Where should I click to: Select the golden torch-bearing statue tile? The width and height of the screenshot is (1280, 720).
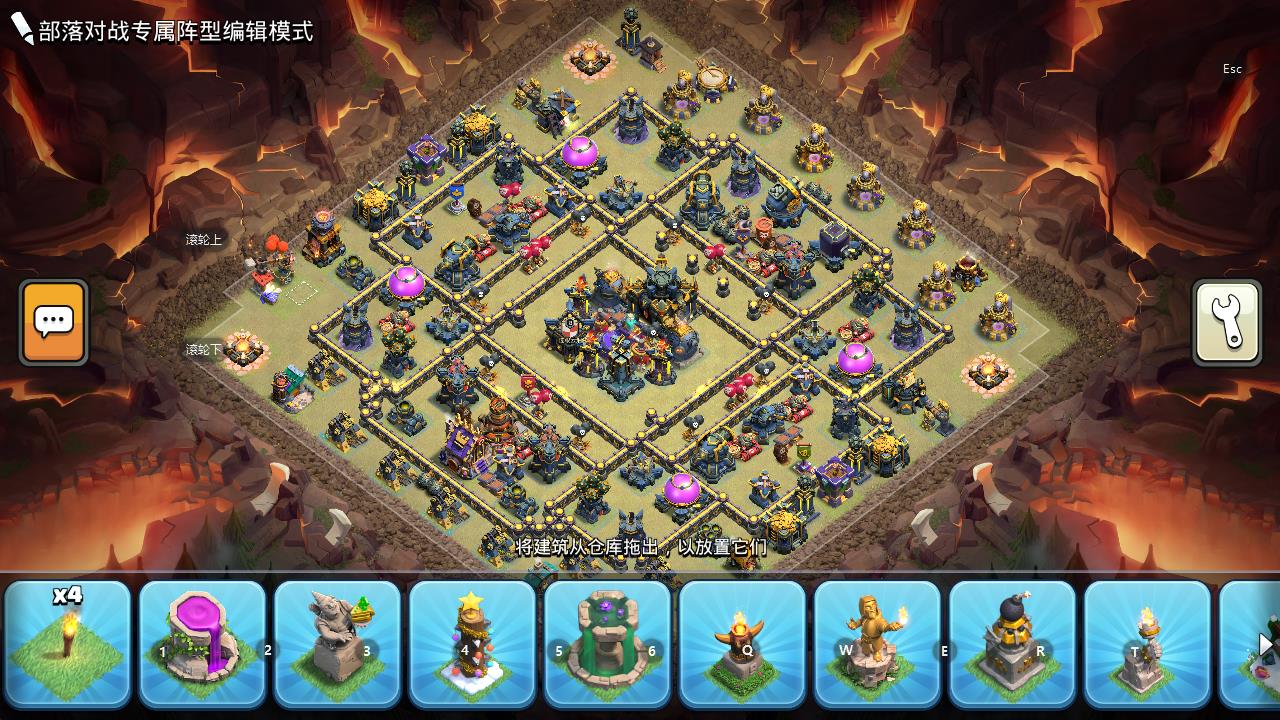point(878,644)
